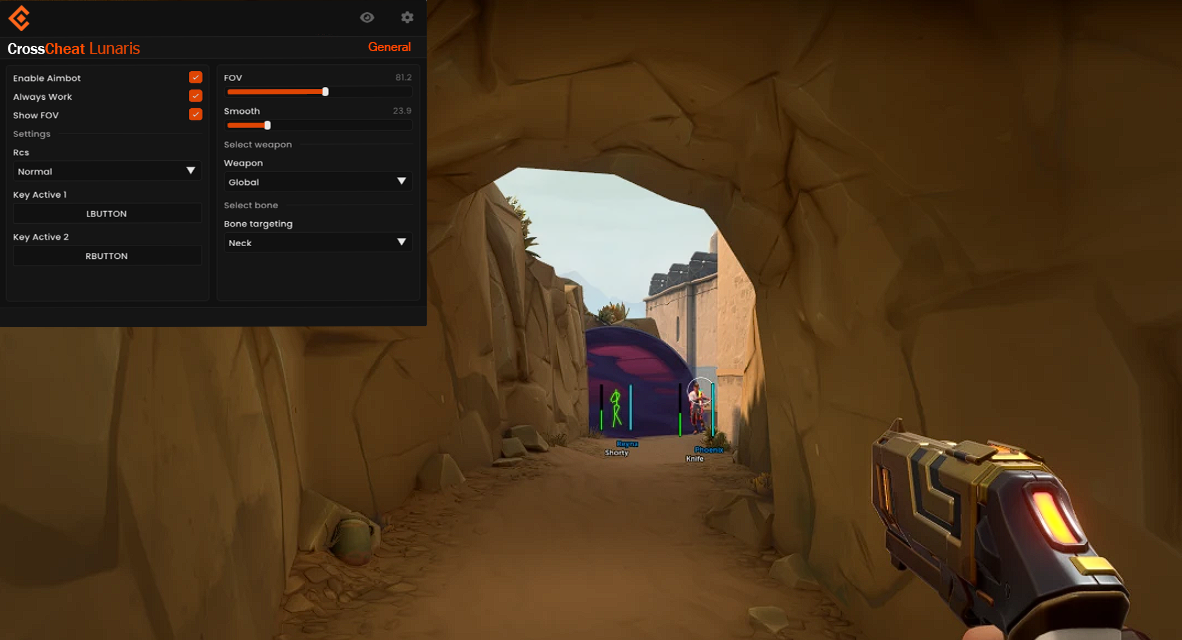Click the orange CrossCheat logo icon

[x=19, y=18]
